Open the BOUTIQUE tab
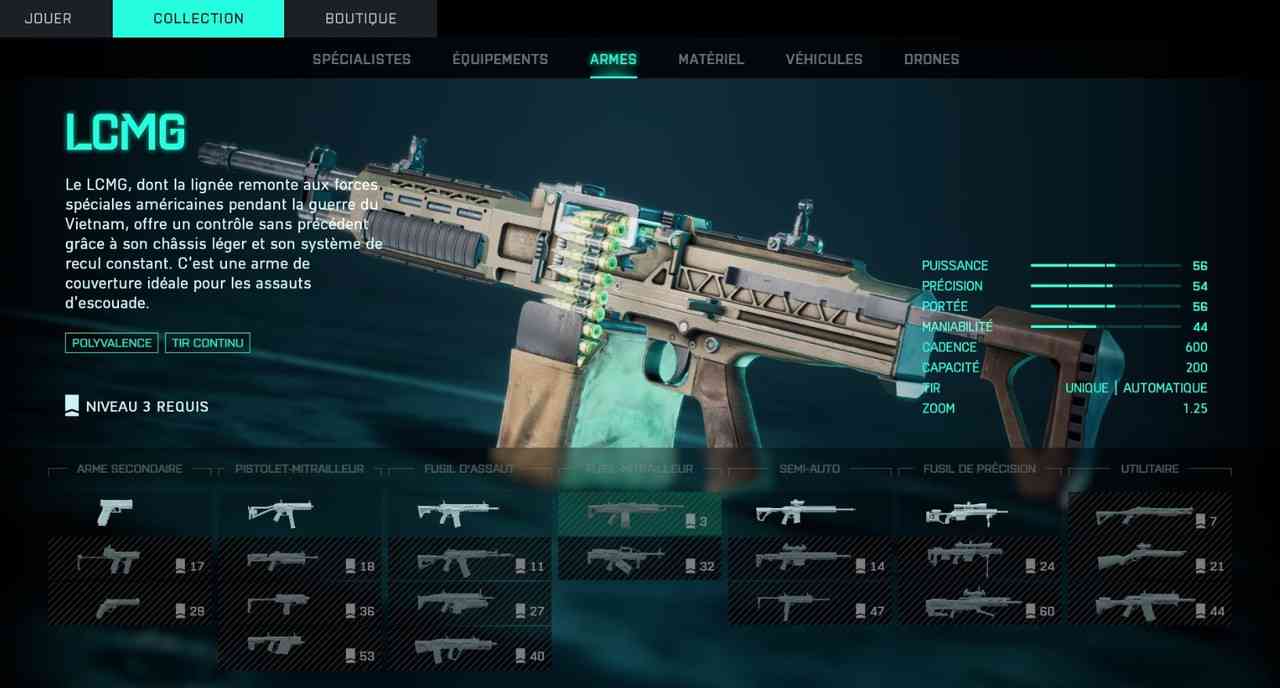The image size is (1280, 688). tap(360, 18)
